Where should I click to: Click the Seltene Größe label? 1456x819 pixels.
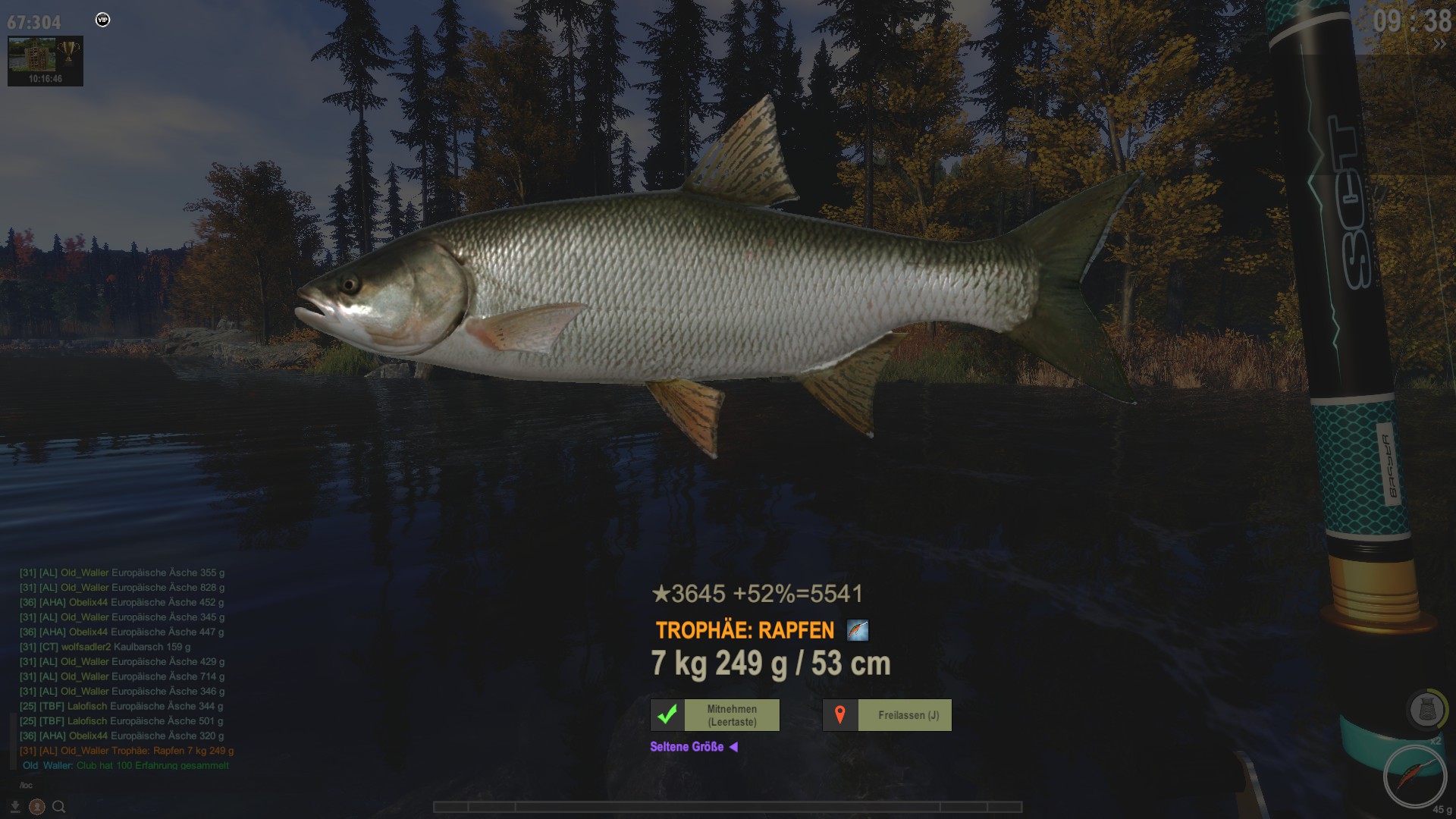(x=686, y=747)
